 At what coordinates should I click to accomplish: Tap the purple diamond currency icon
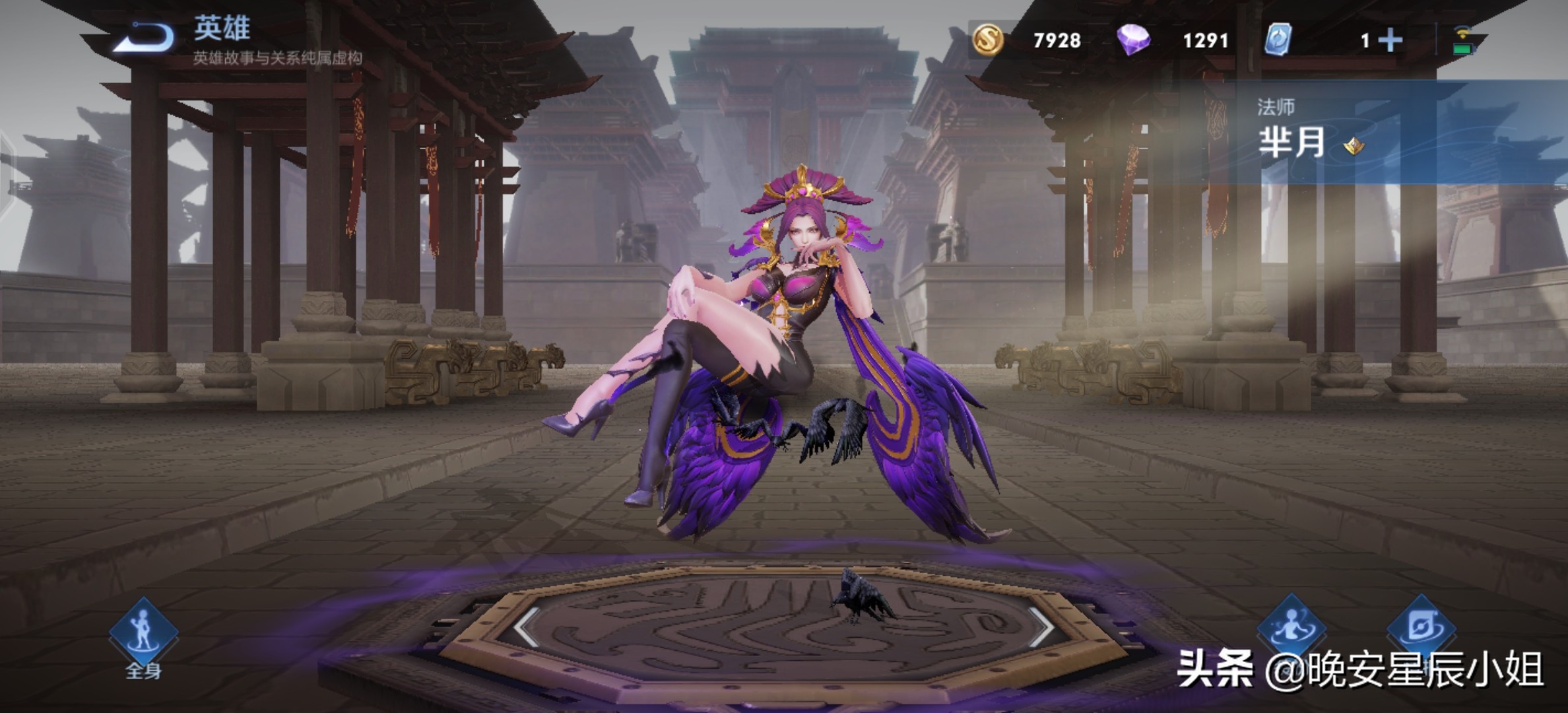[x=1133, y=40]
